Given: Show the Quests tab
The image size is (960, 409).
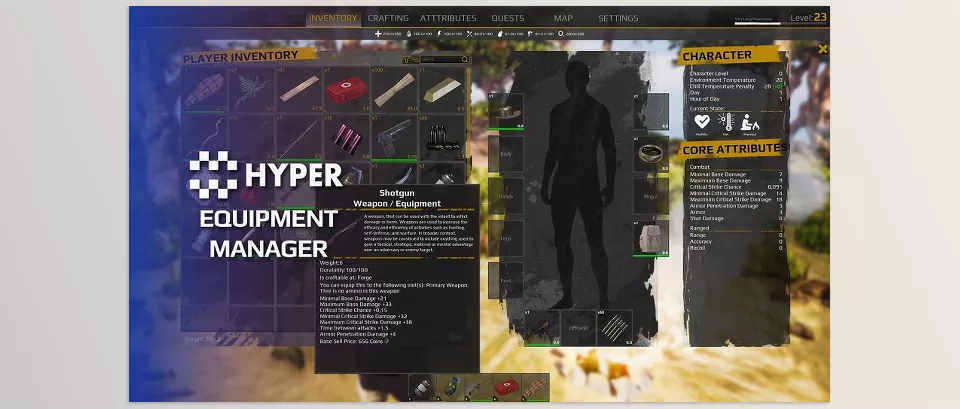Looking at the screenshot, I should pos(508,18).
